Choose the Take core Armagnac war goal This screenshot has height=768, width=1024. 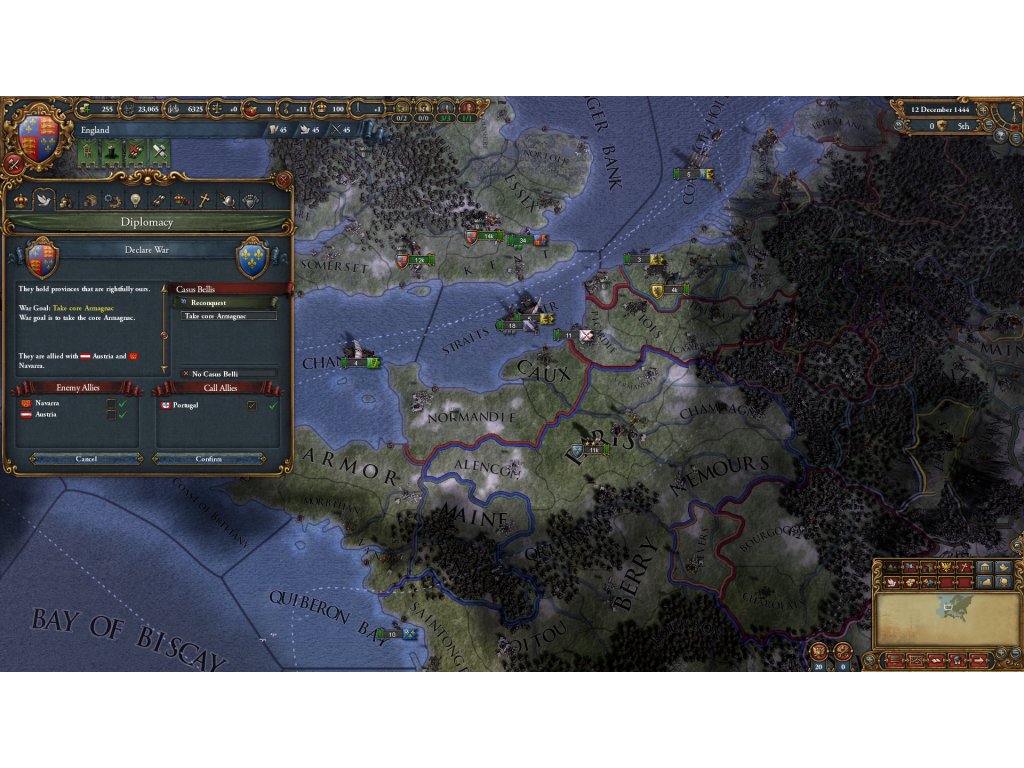[229, 316]
